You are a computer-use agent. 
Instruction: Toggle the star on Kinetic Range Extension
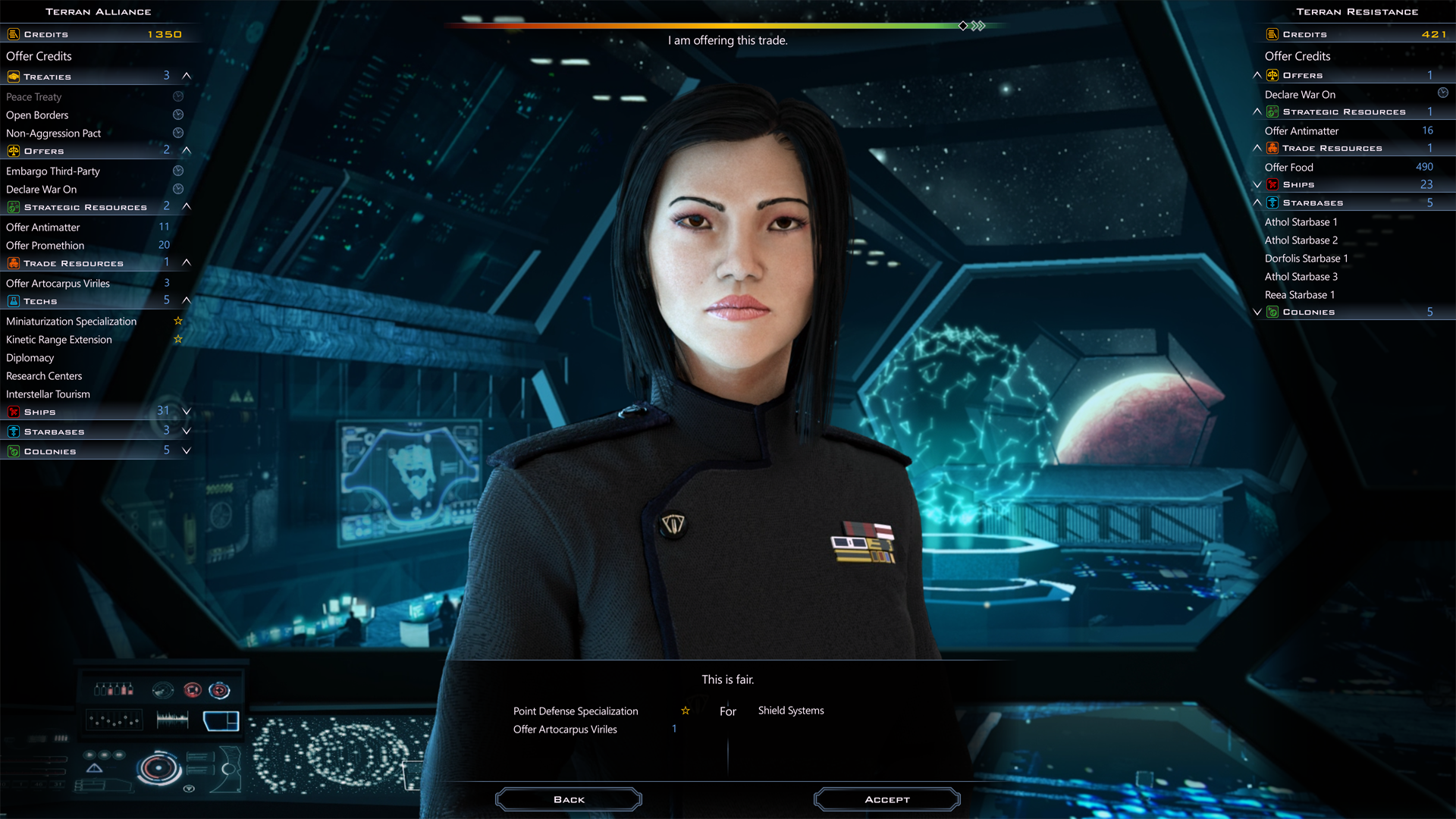point(178,339)
